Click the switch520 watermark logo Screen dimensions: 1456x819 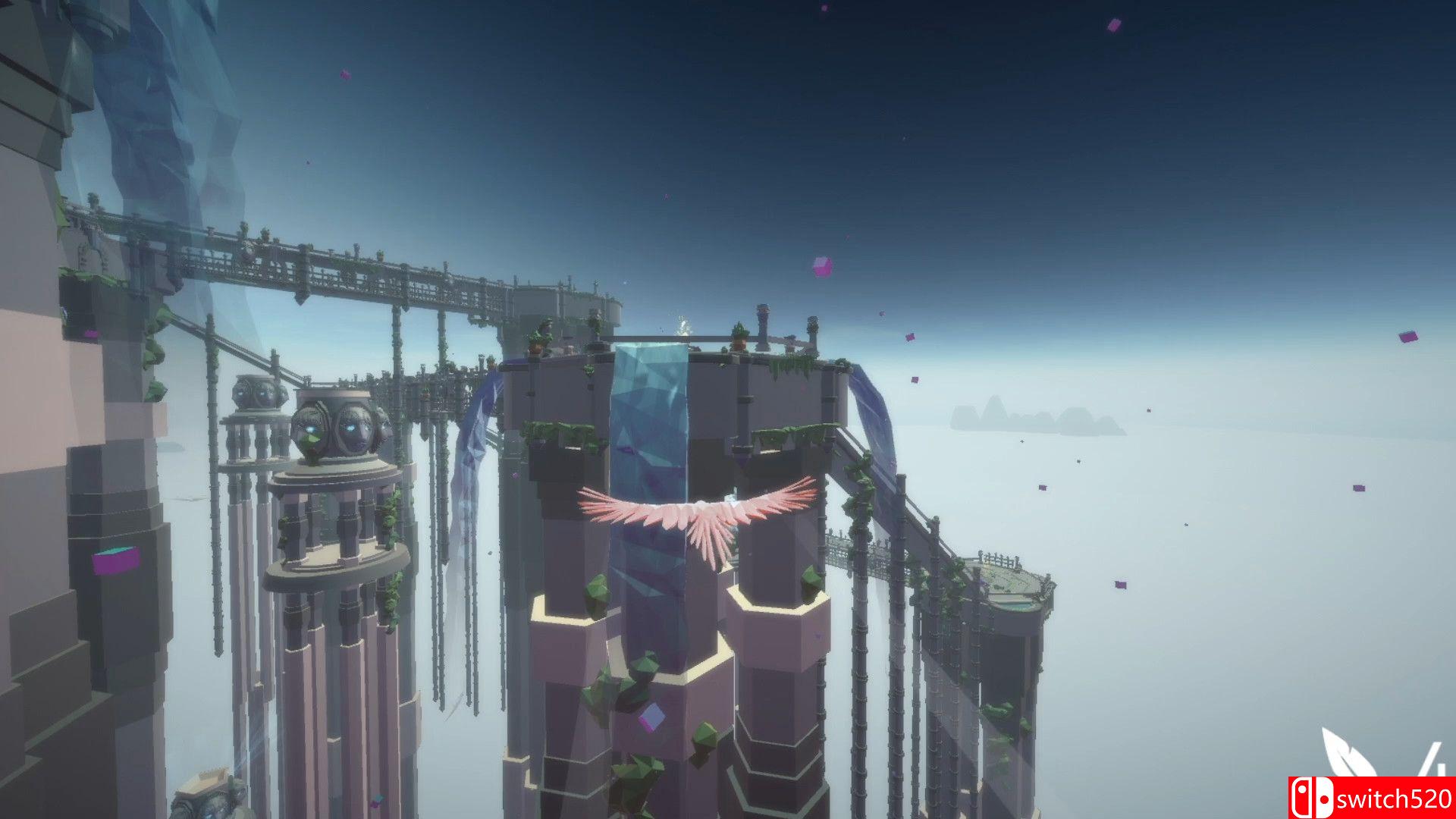point(1372,798)
